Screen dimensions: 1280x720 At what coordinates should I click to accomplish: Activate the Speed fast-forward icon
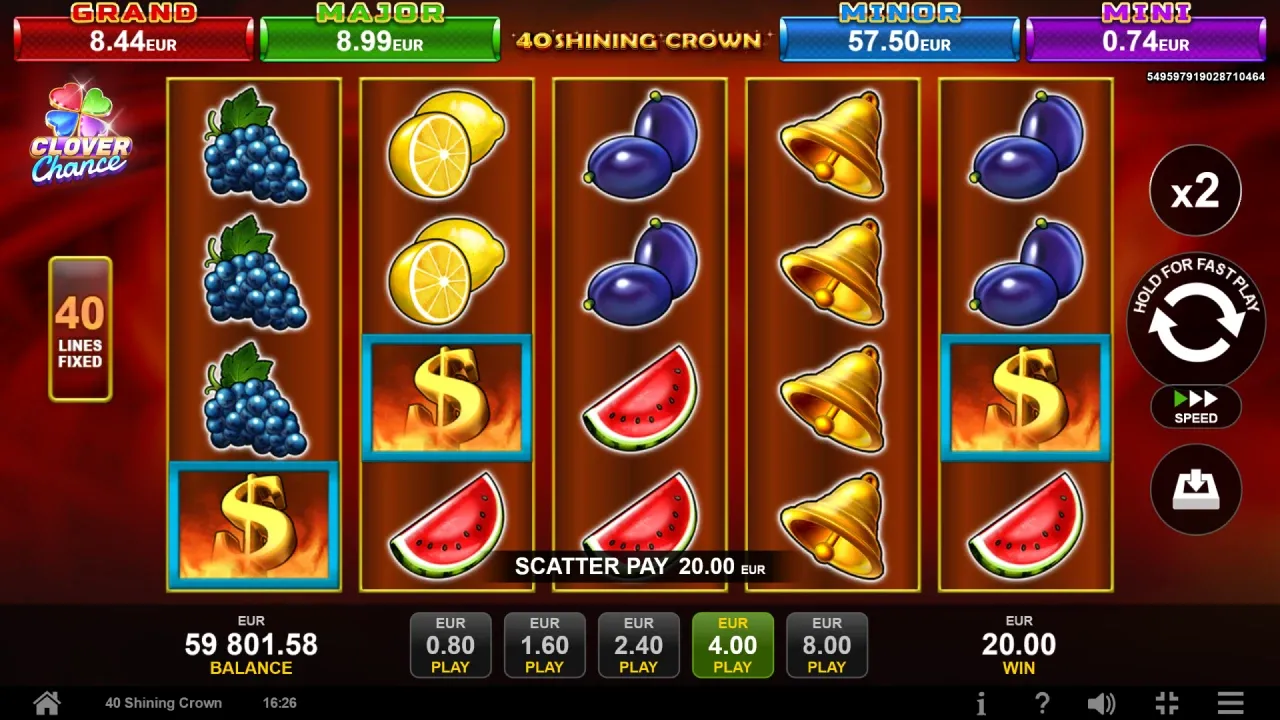(1195, 407)
